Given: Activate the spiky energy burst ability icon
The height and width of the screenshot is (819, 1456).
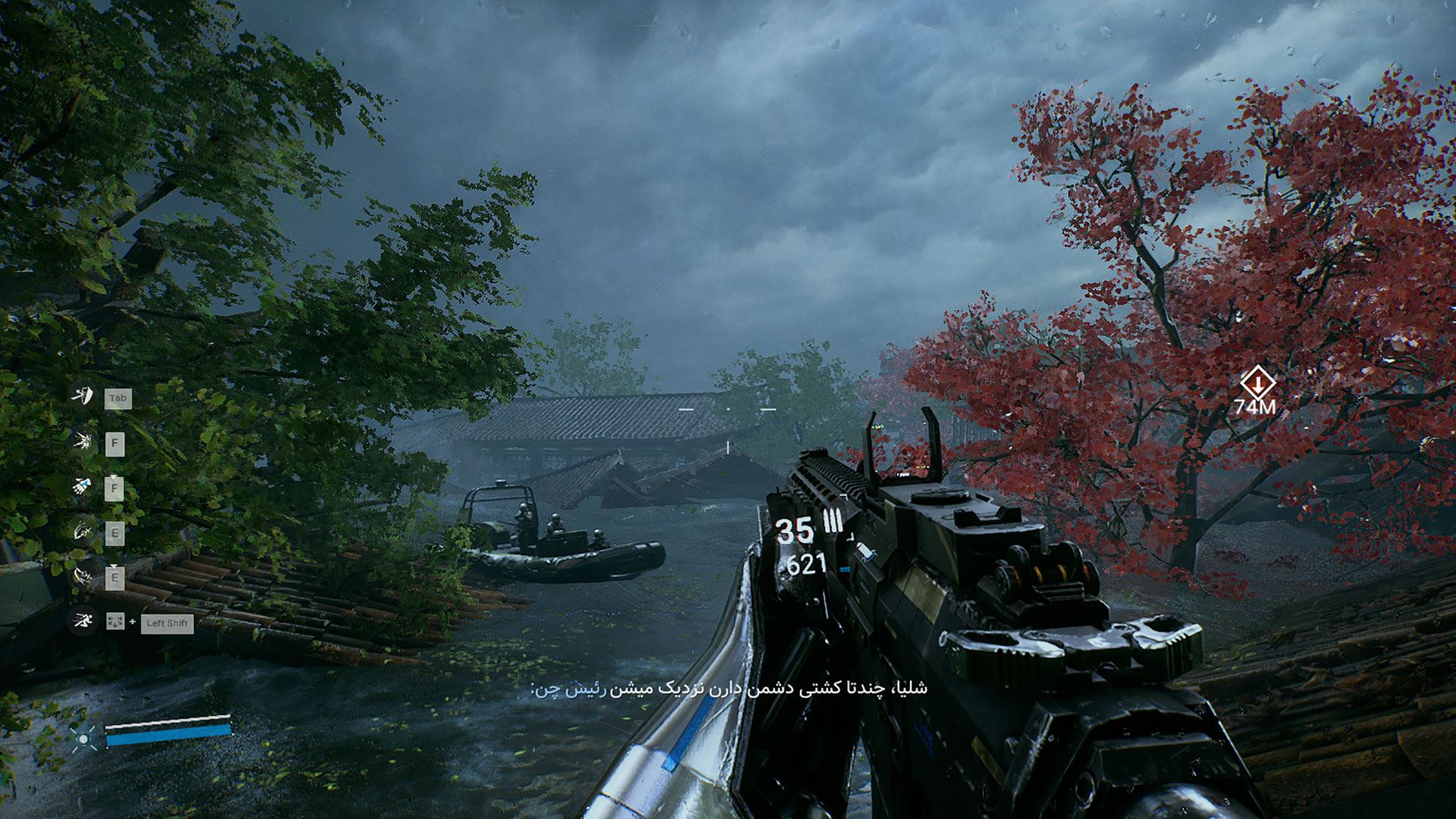Looking at the screenshot, I should coord(82,441).
